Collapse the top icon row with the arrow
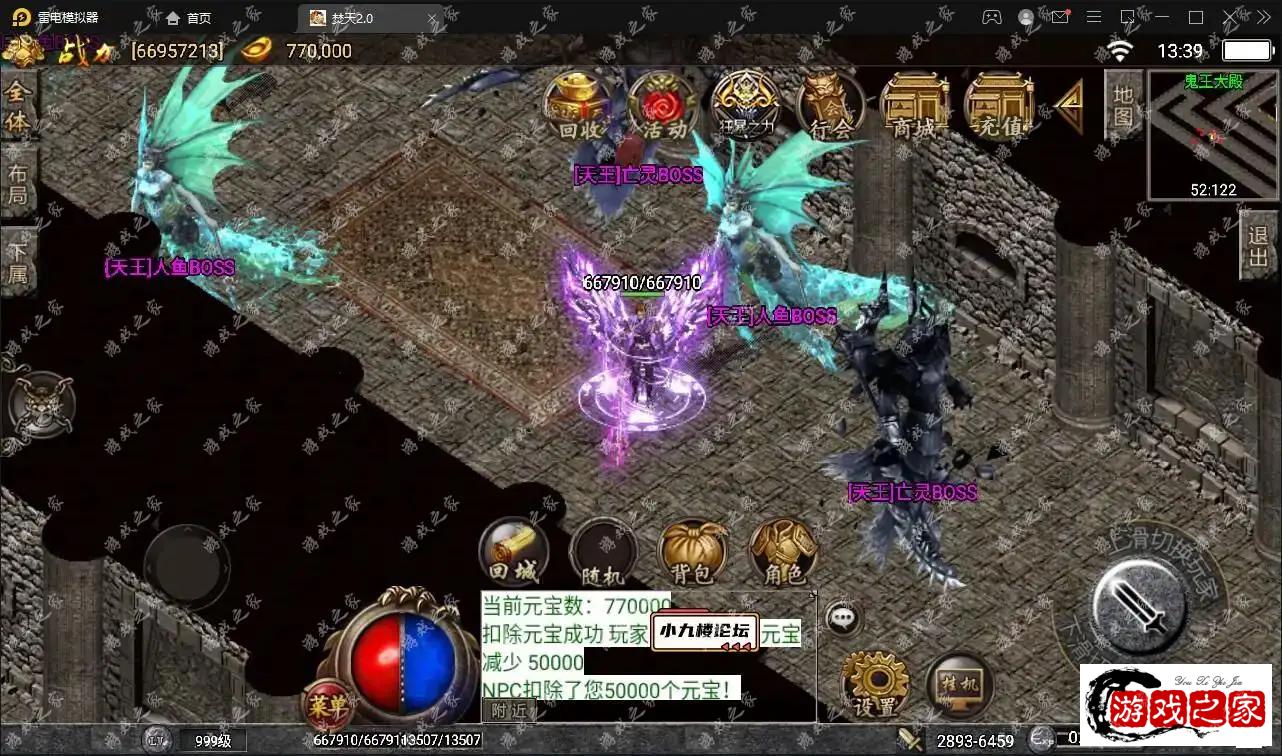 (x=1067, y=105)
